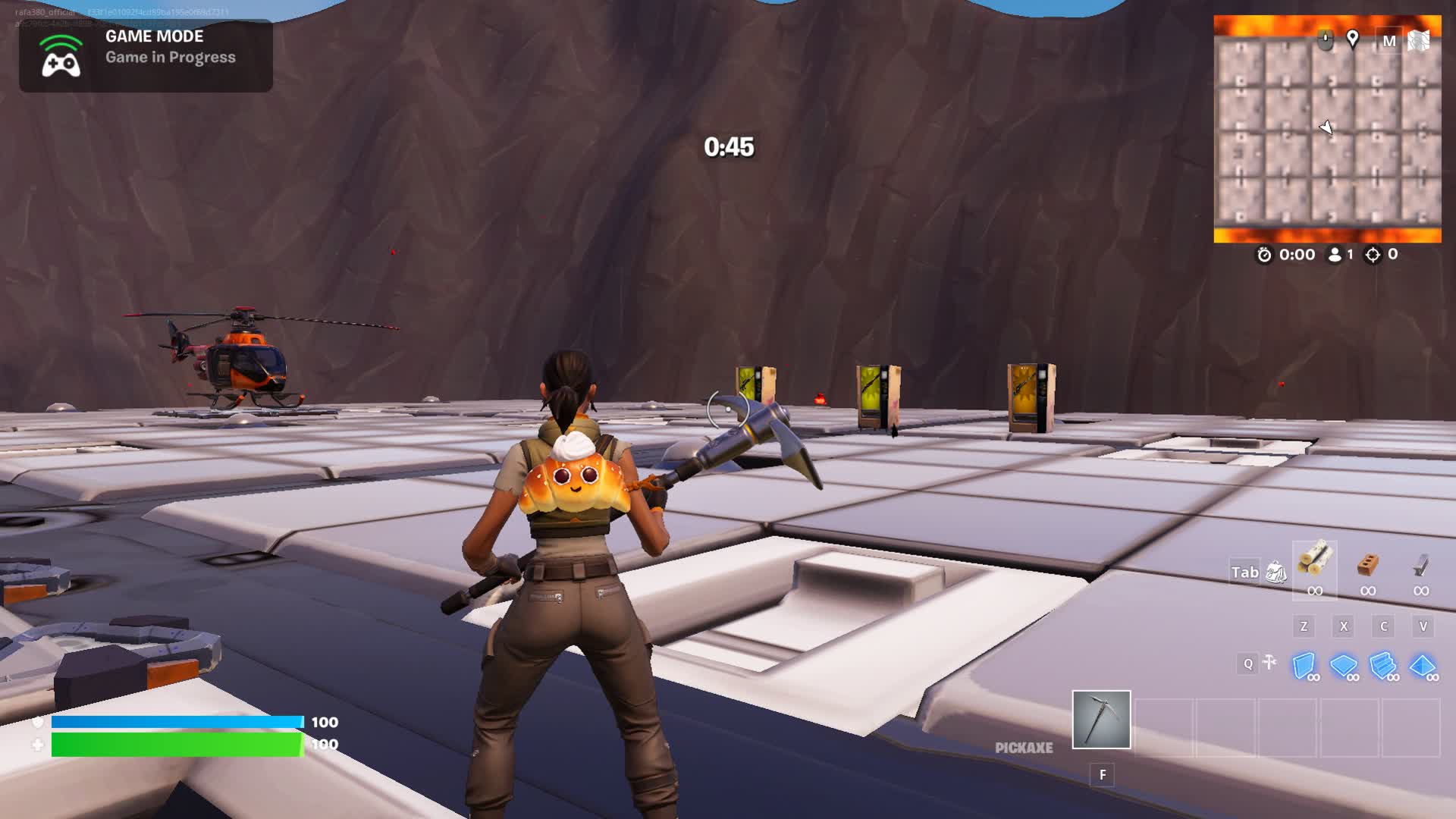Click the Game Mode status notification
This screenshot has width=1456, height=819.
click(x=146, y=55)
